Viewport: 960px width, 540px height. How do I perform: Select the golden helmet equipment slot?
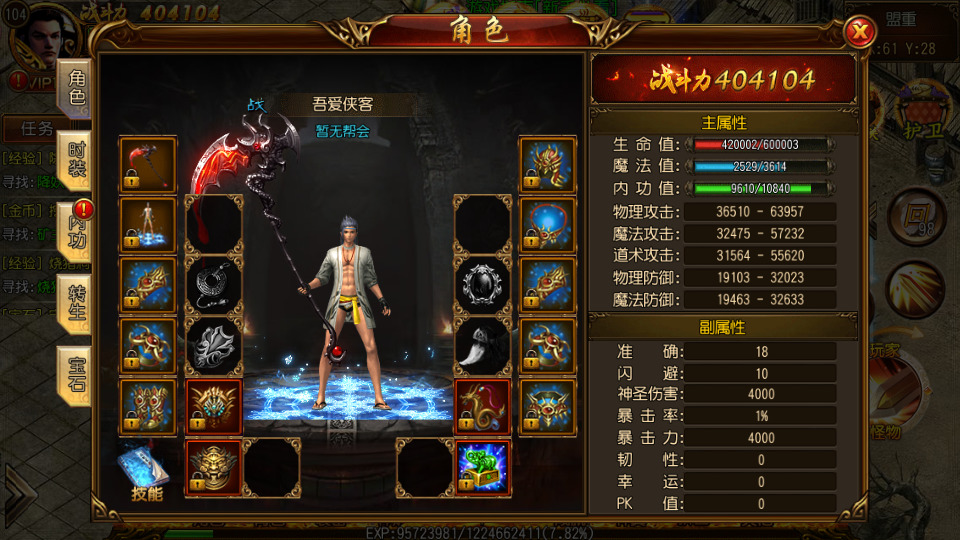click(547, 165)
